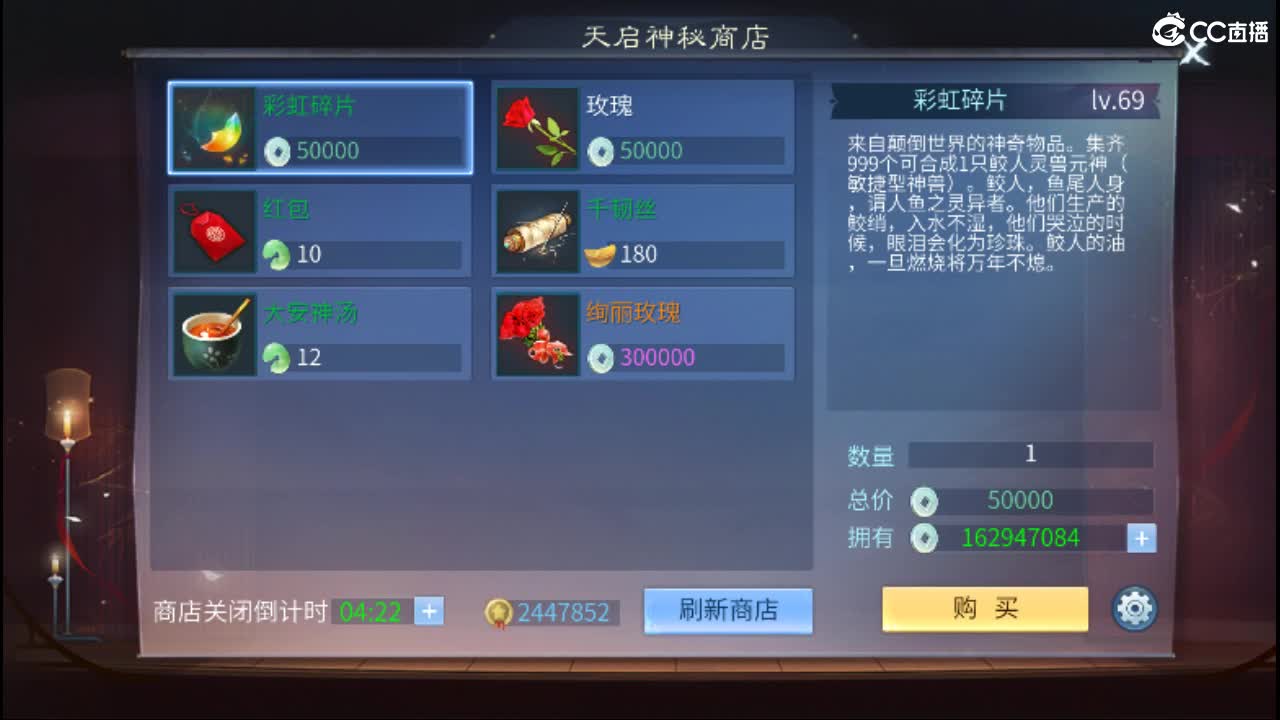This screenshot has height=720, width=1280.
Task: Click the 绚丽玫瑰 bouquet item icon
Action: tap(536, 334)
